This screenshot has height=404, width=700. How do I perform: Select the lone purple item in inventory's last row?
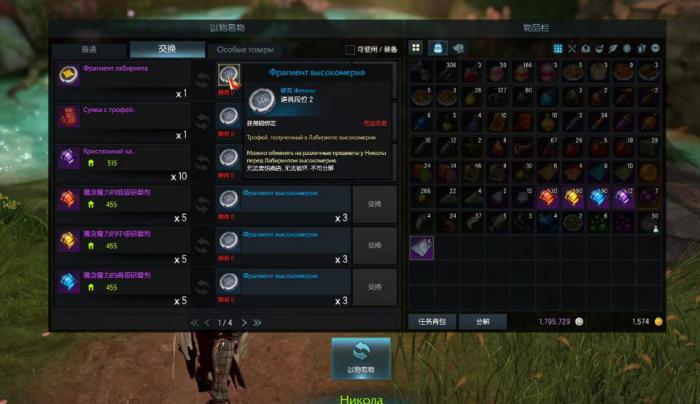point(422,244)
